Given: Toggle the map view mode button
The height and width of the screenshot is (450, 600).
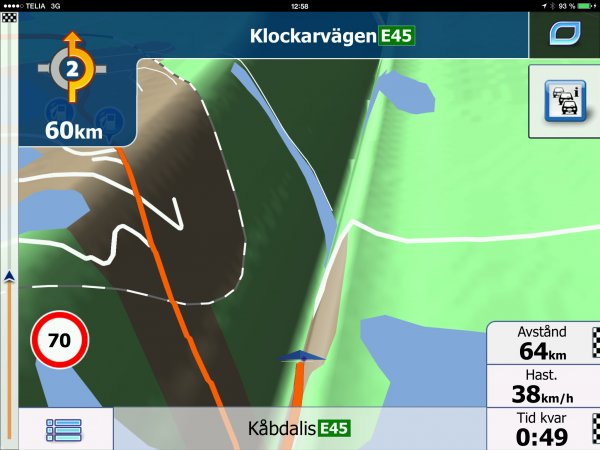Looking at the screenshot, I should click(x=563, y=35).
